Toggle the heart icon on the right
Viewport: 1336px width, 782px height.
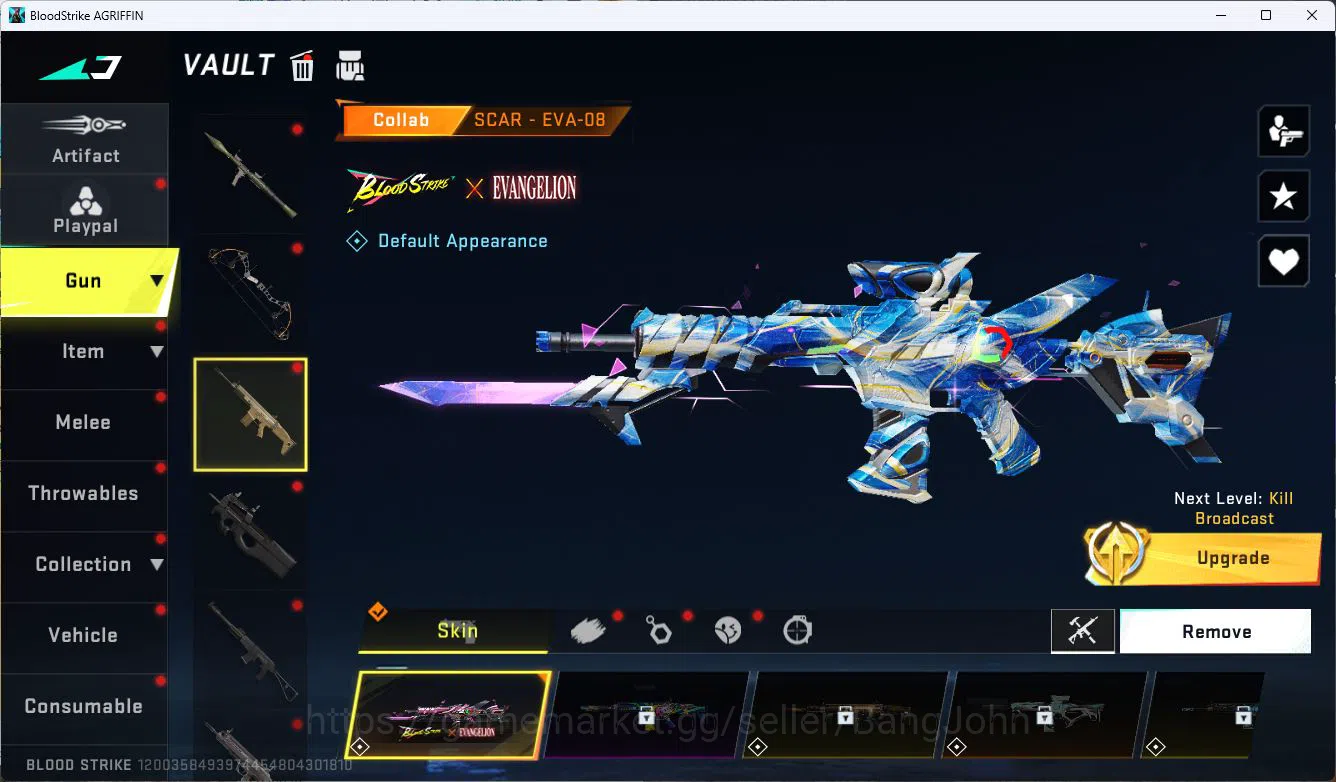[1283, 261]
